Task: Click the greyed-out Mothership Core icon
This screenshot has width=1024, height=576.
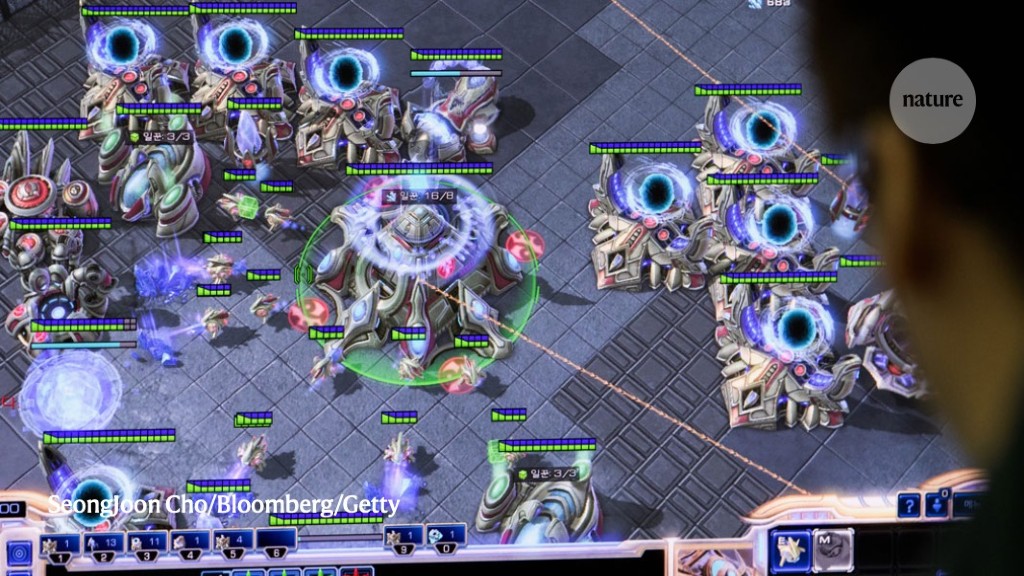Action: coord(833,550)
